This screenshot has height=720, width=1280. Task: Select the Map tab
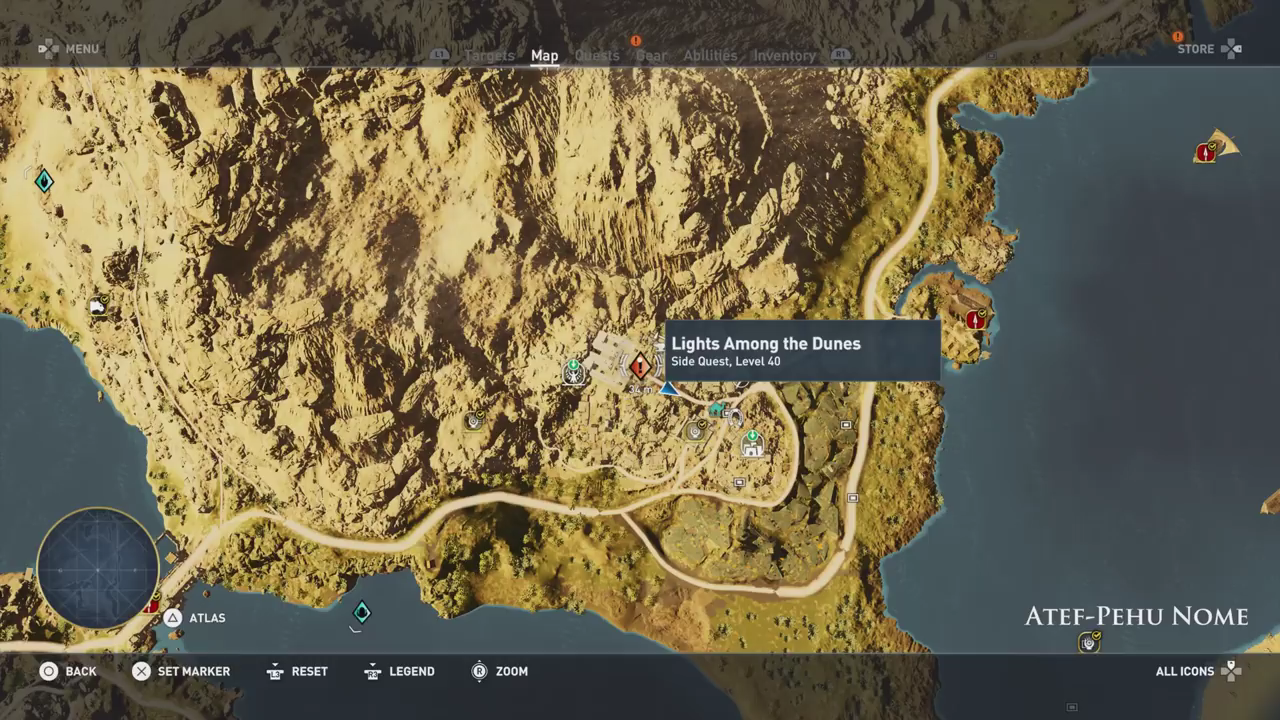click(544, 56)
